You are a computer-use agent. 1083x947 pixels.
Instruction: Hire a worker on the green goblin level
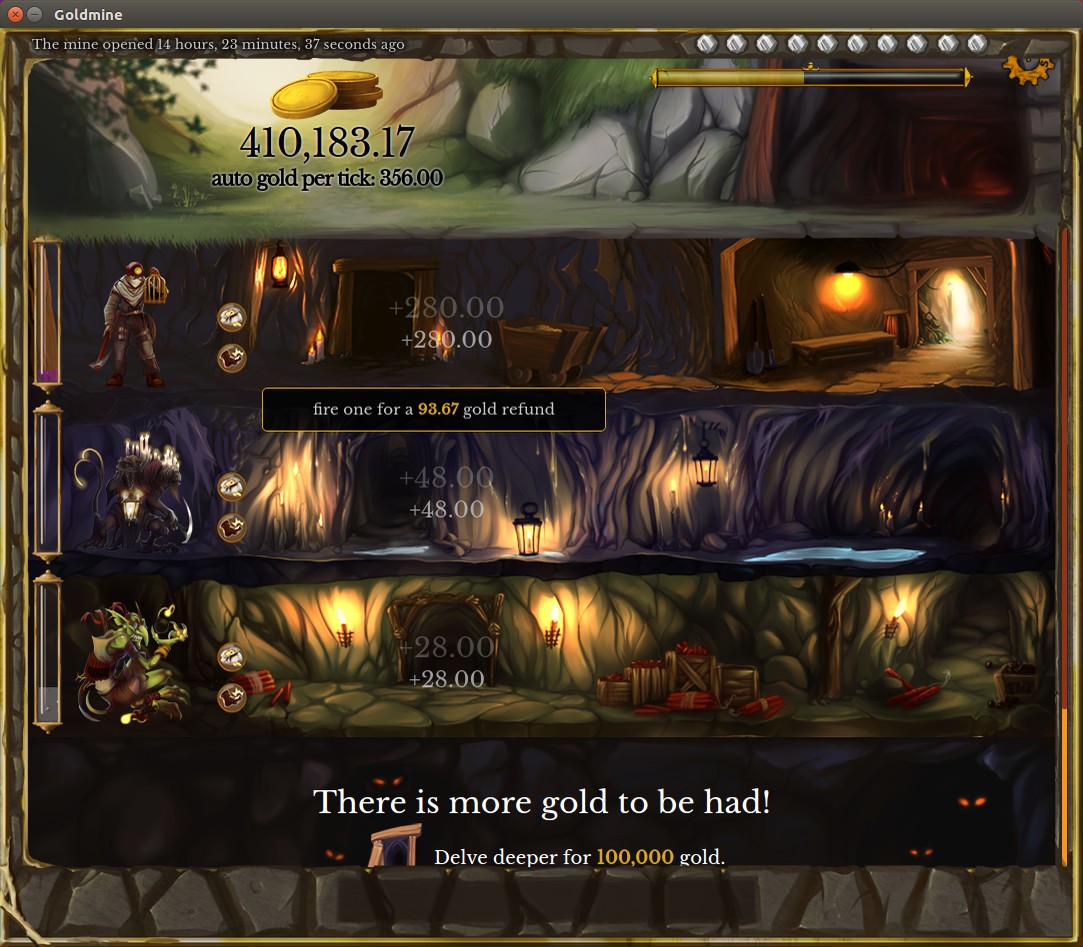232,657
